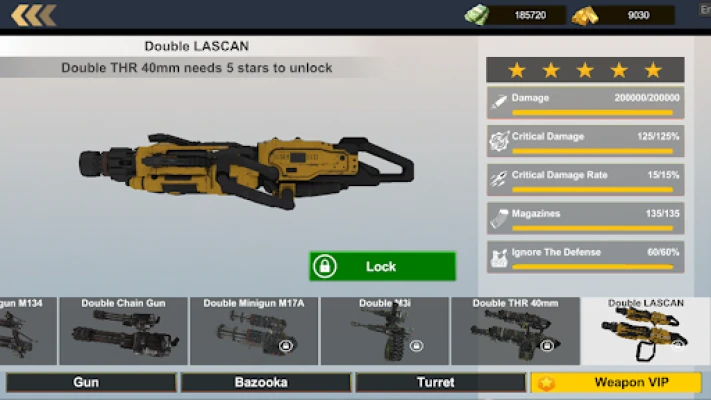Show the Turret weapons tab
Image resolution: width=711 pixels, height=400 pixels.
pyautogui.click(x=440, y=382)
